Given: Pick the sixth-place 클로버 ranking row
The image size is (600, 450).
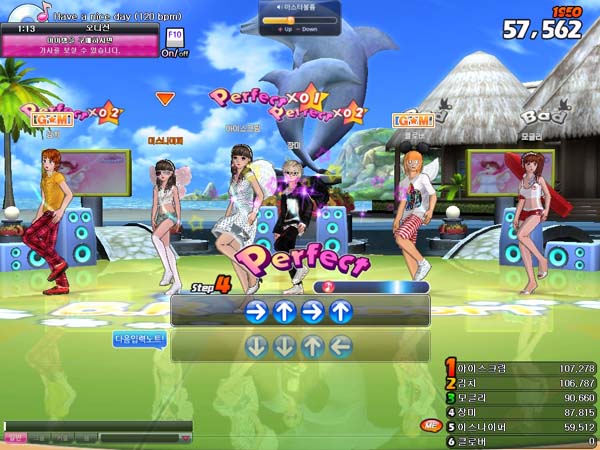Looking at the screenshot, I should click(x=520, y=441).
